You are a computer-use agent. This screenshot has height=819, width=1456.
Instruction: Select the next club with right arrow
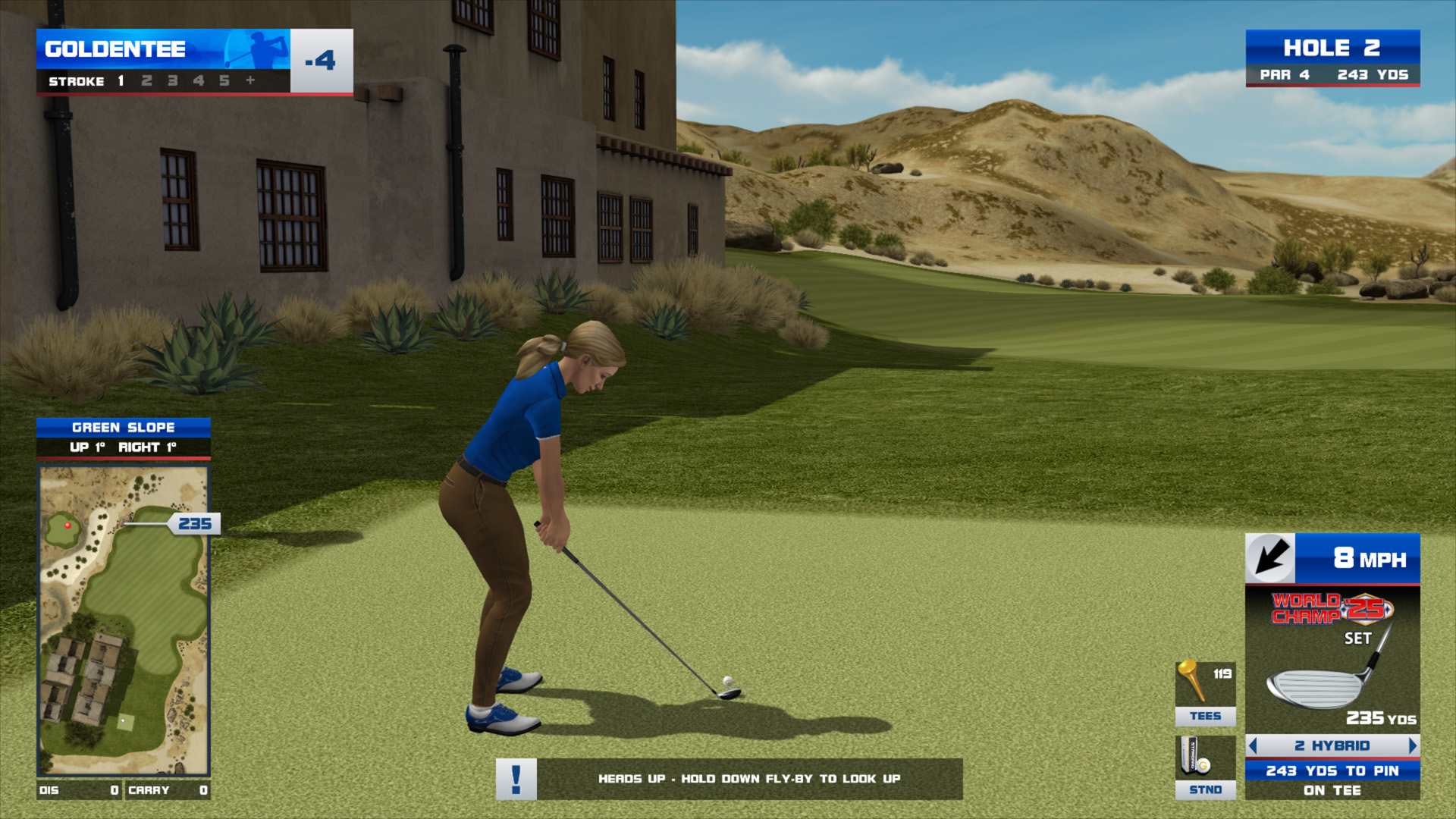(1412, 745)
